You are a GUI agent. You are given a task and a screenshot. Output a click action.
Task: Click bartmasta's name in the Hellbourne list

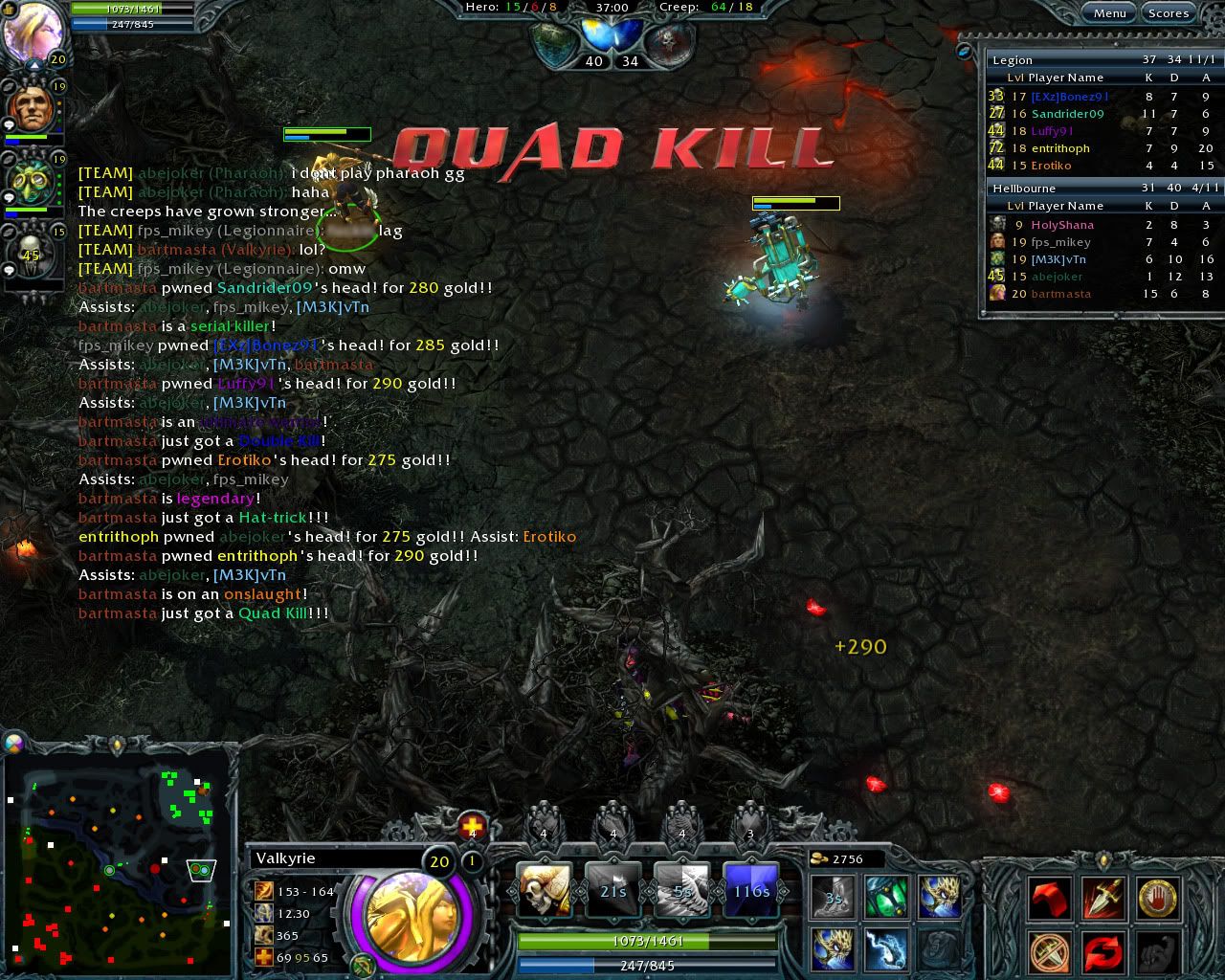pyautogui.click(x=1060, y=293)
